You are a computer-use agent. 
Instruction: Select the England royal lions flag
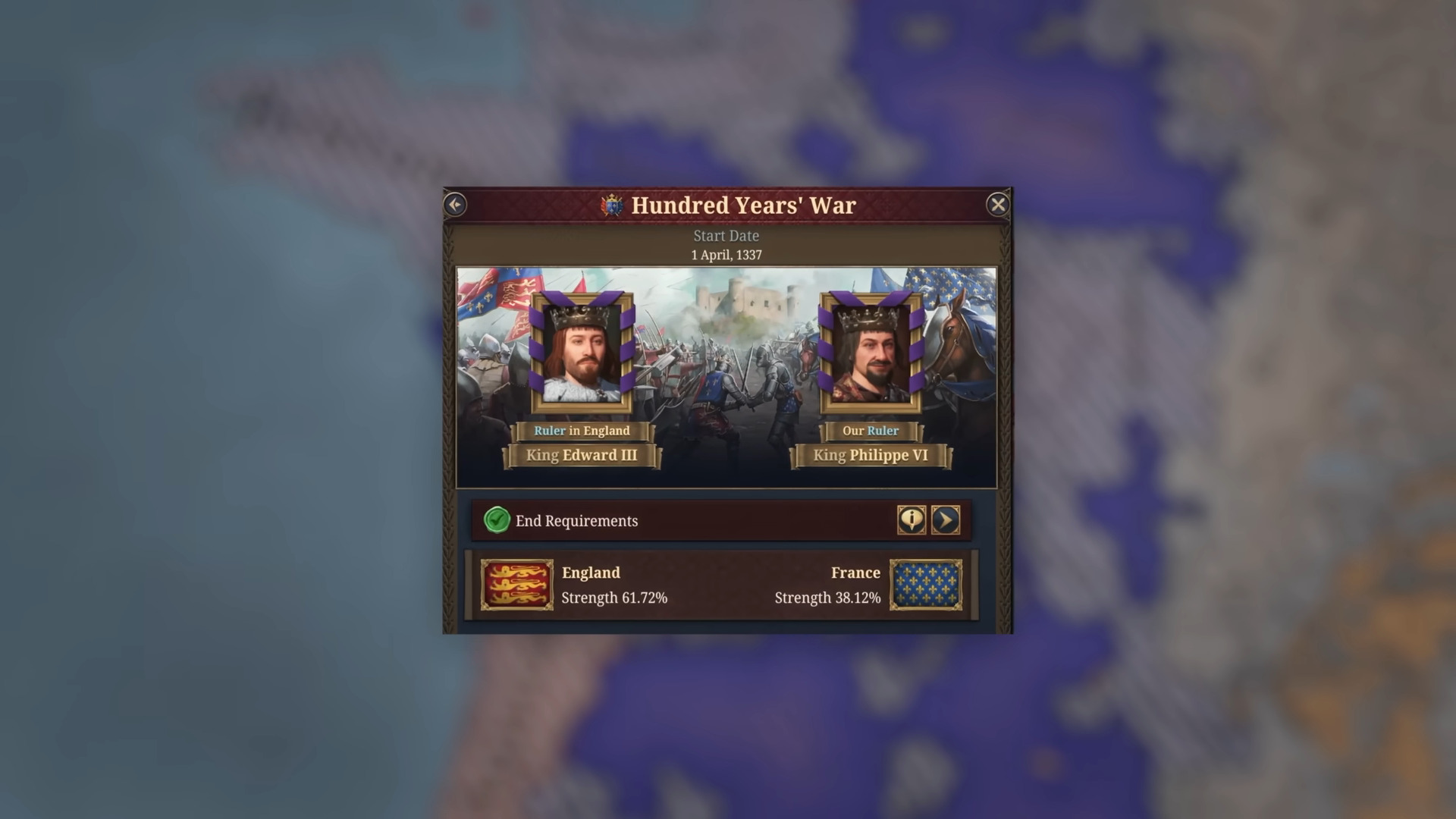click(518, 585)
